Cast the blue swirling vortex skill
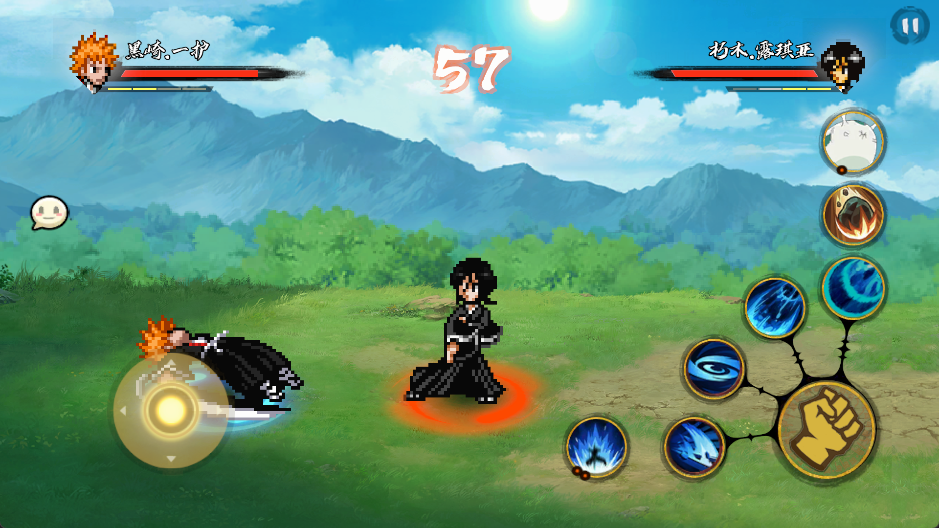The image size is (939, 528). pyautogui.click(x=714, y=368)
